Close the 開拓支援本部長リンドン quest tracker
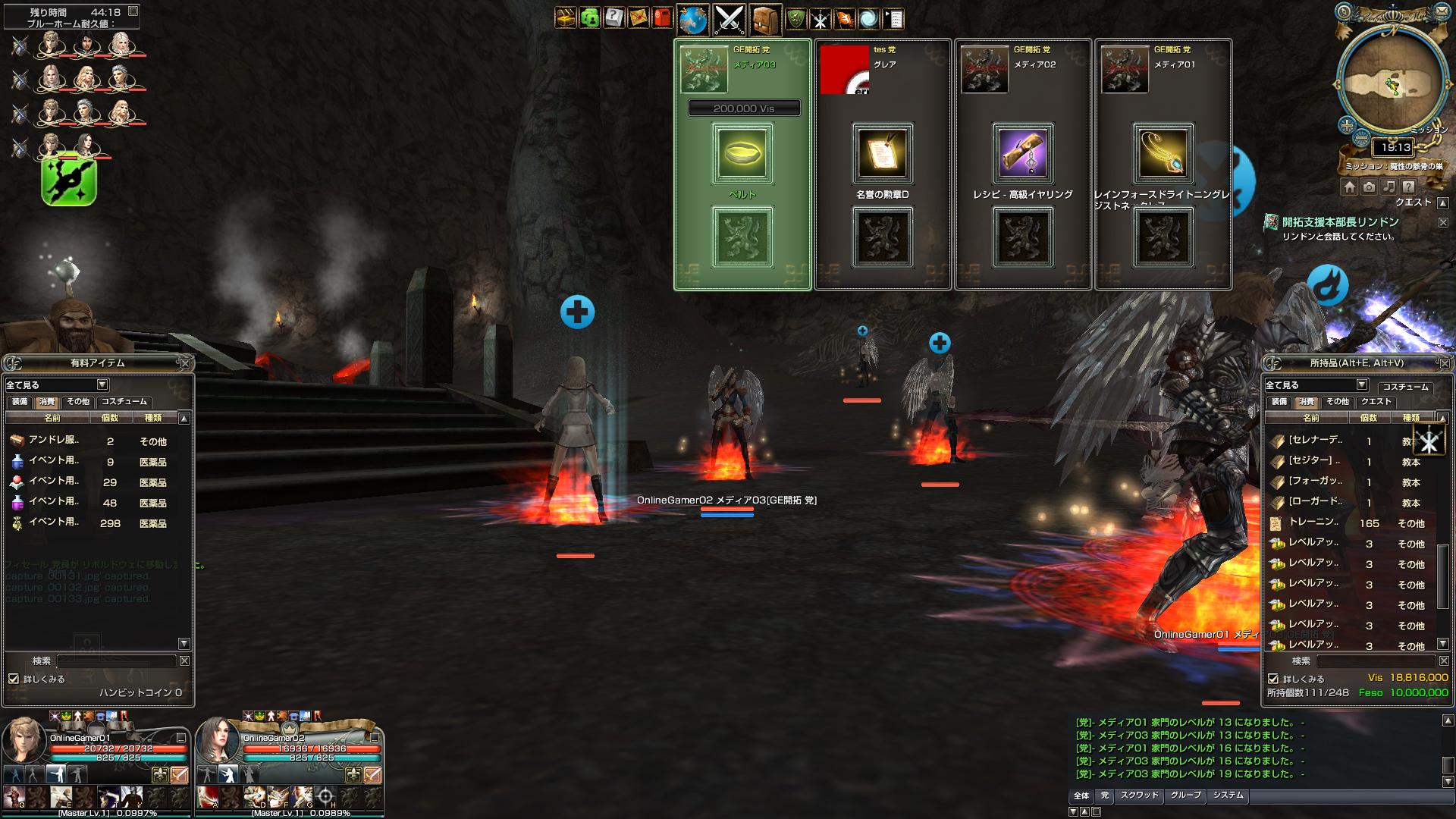This screenshot has height=819, width=1456. [x=1443, y=222]
